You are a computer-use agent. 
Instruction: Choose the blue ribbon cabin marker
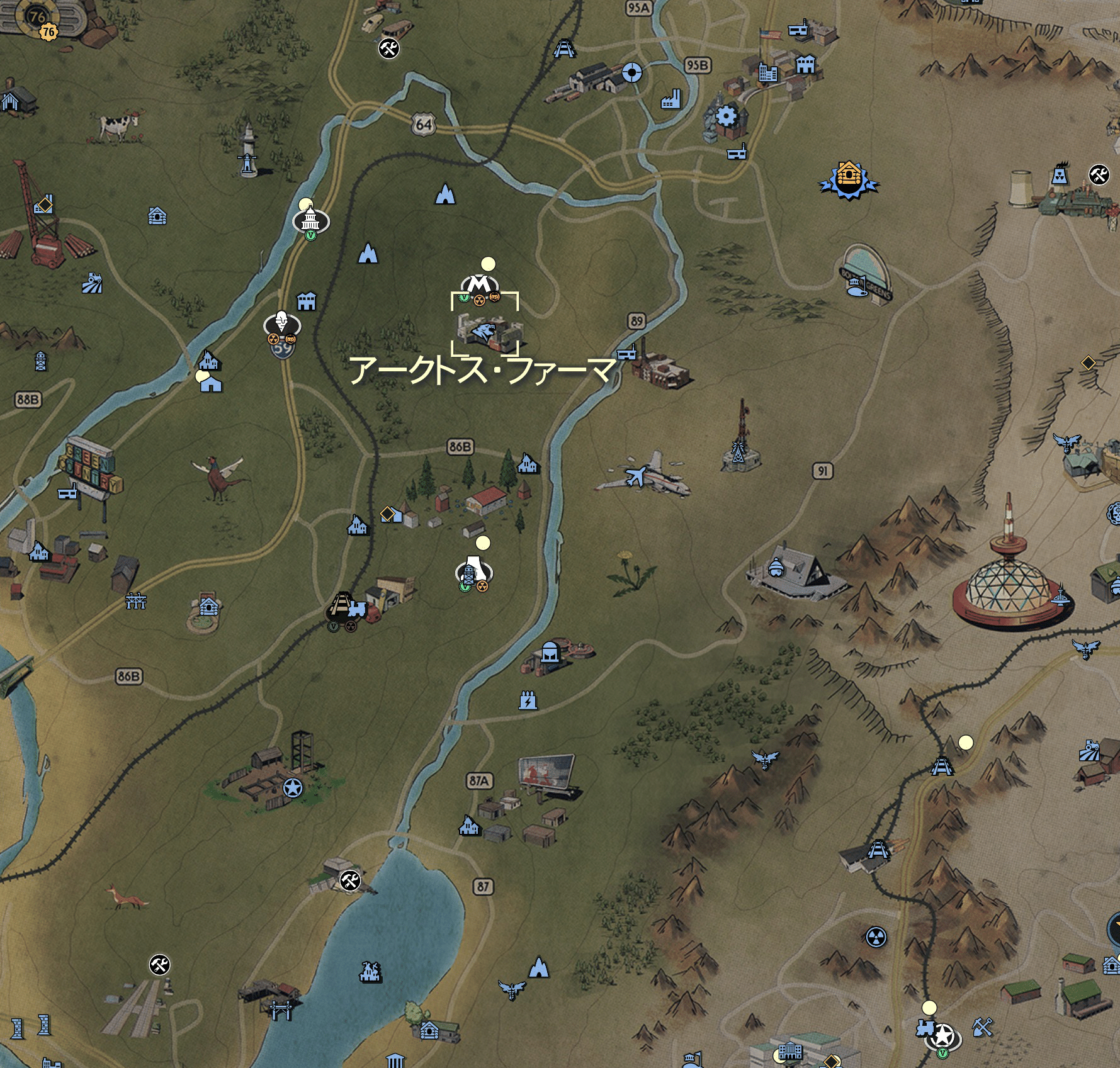848,179
